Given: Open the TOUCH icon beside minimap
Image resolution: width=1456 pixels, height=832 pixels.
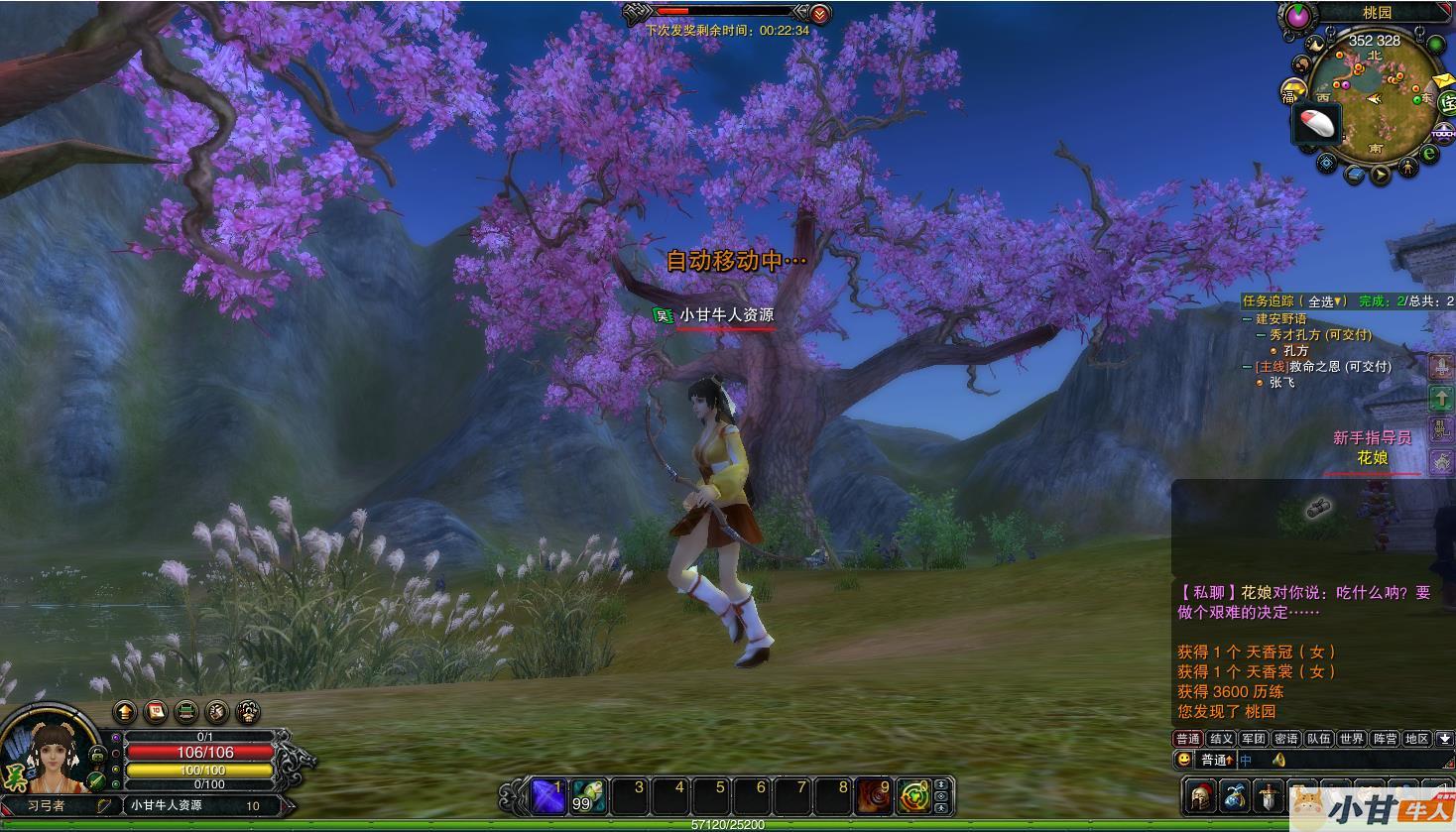Looking at the screenshot, I should [1444, 133].
